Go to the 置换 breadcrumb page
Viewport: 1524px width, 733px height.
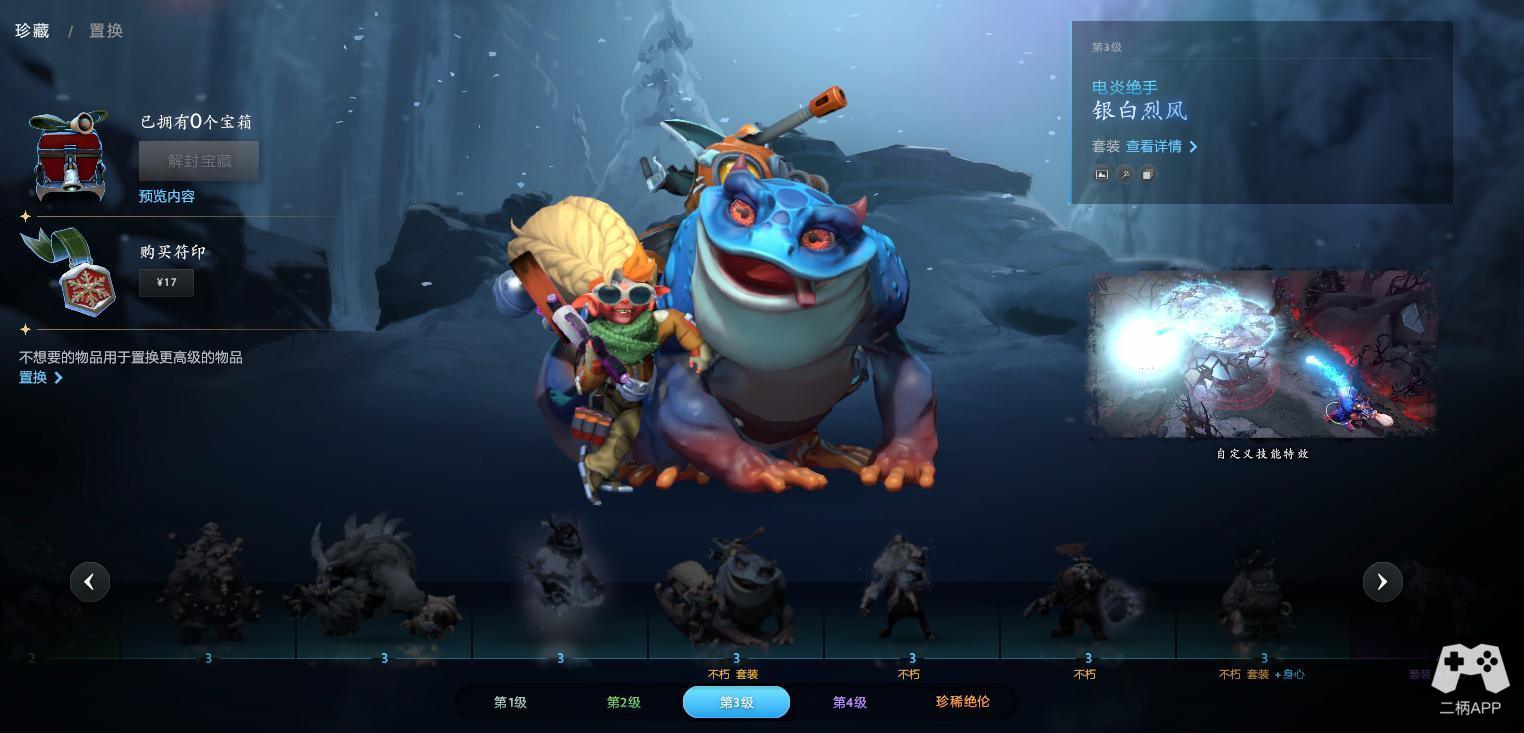[x=106, y=31]
